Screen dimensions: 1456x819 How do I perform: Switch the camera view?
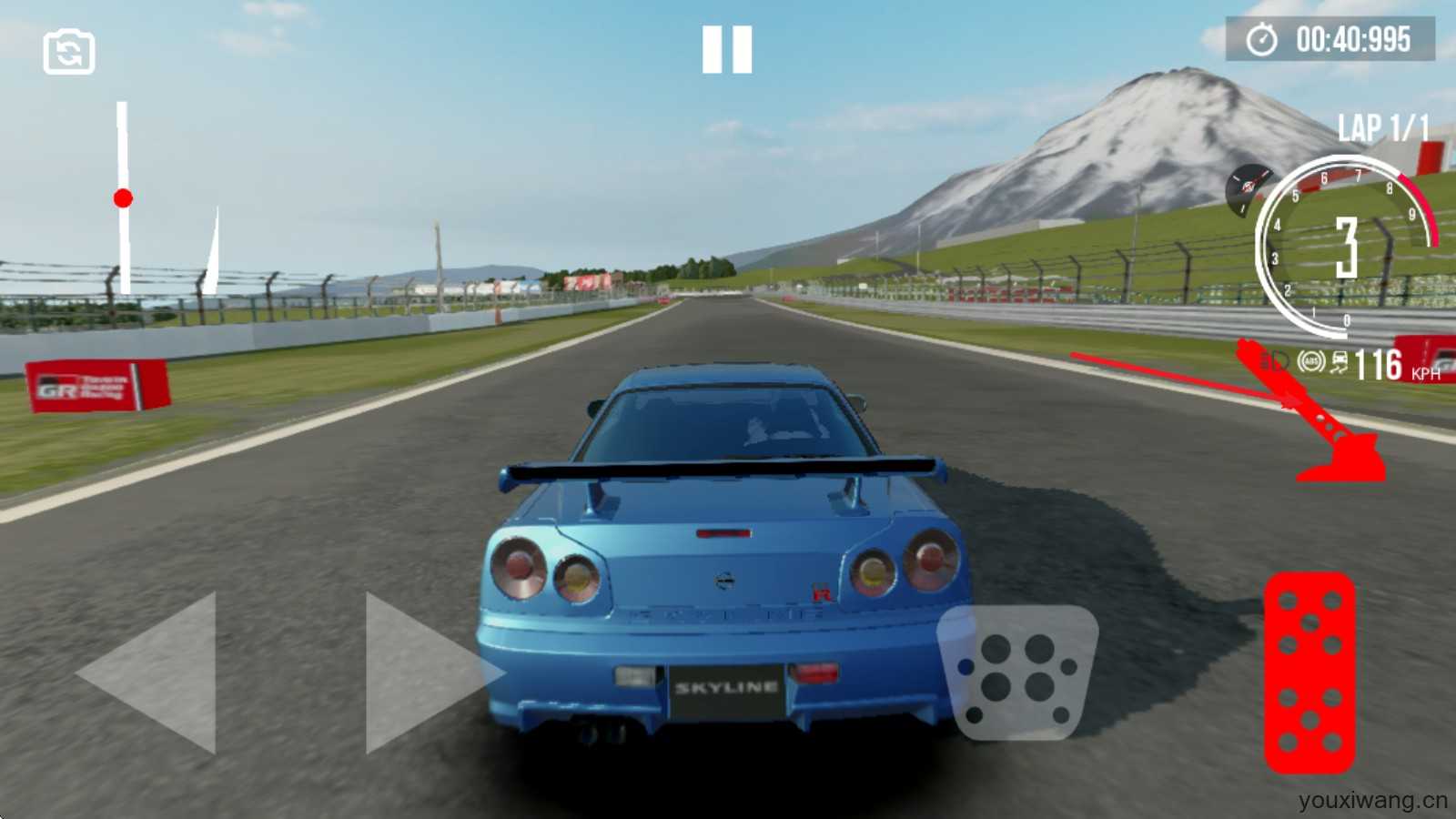(x=69, y=52)
